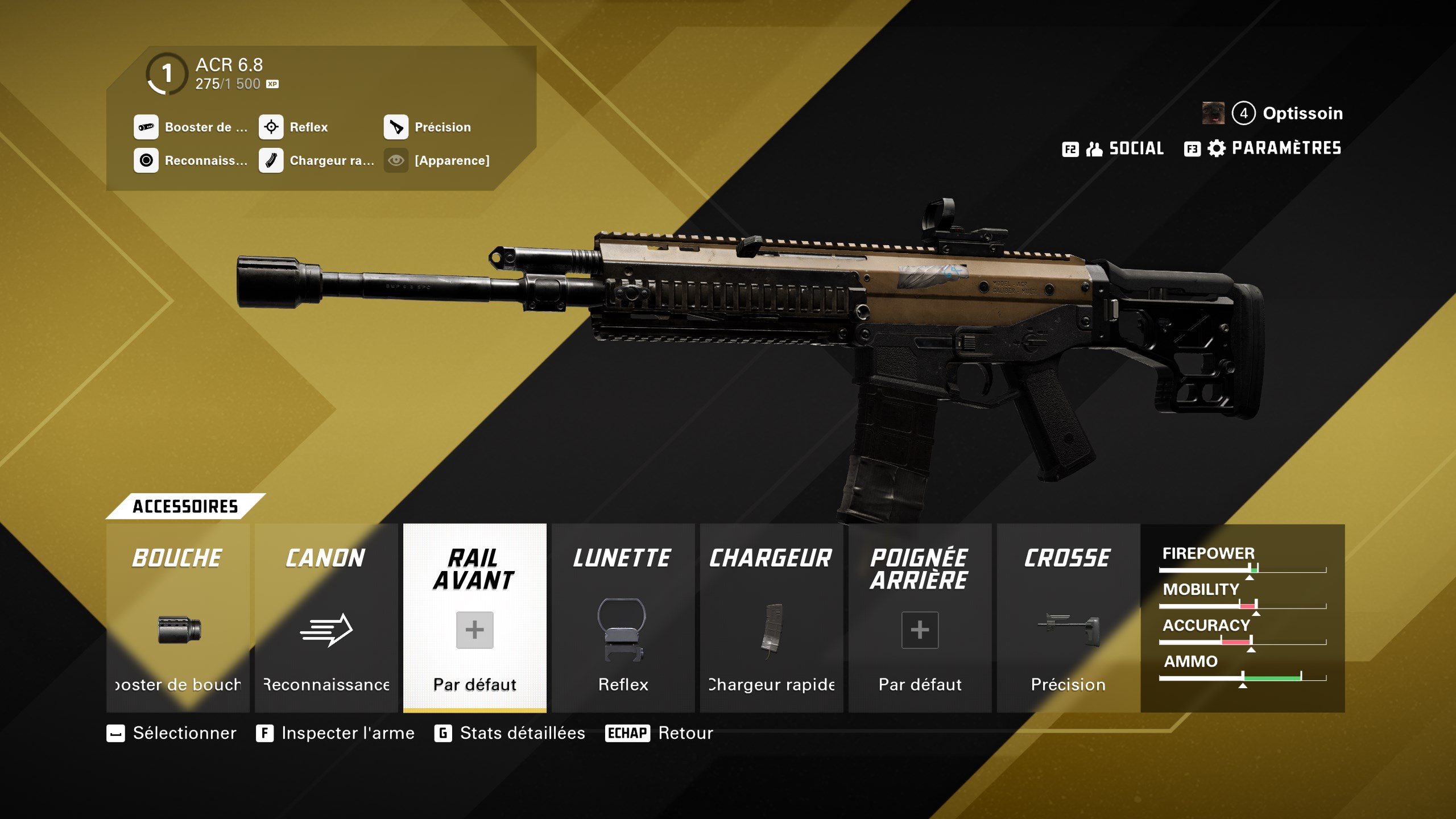Viewport: 1456px width, 819px height.
Task: Open the Social panel via its icon
Action: [1095, 148]
